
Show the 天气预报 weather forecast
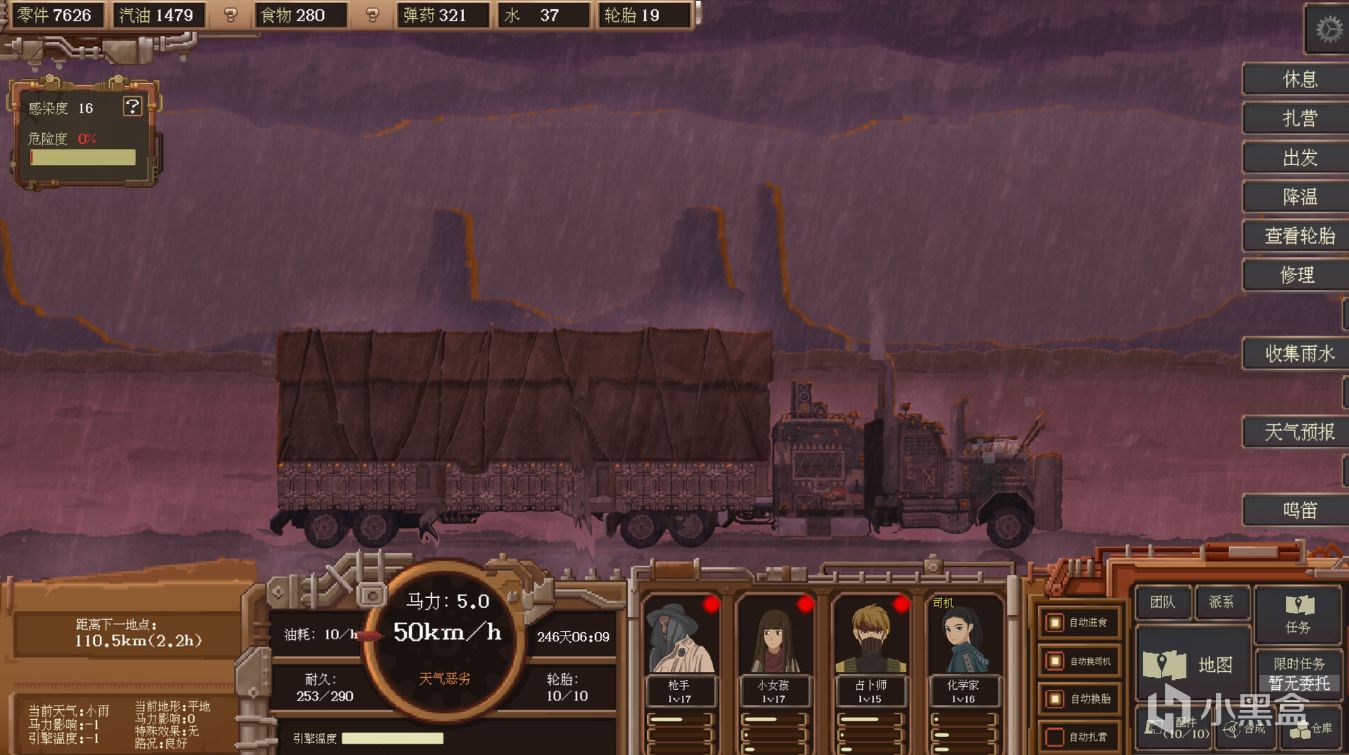pyautogui.click(x=1299, y=432)
